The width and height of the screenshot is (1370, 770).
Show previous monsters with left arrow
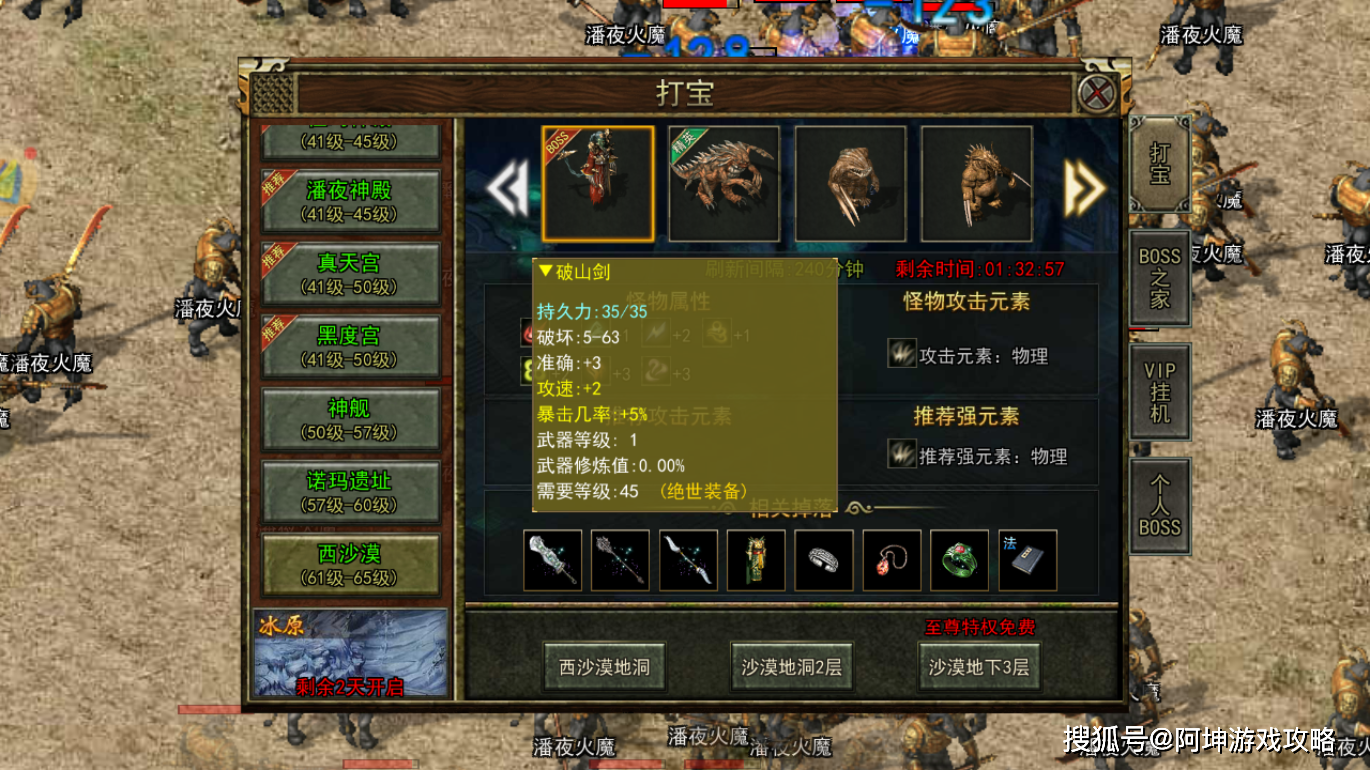(x=507, y=187)
